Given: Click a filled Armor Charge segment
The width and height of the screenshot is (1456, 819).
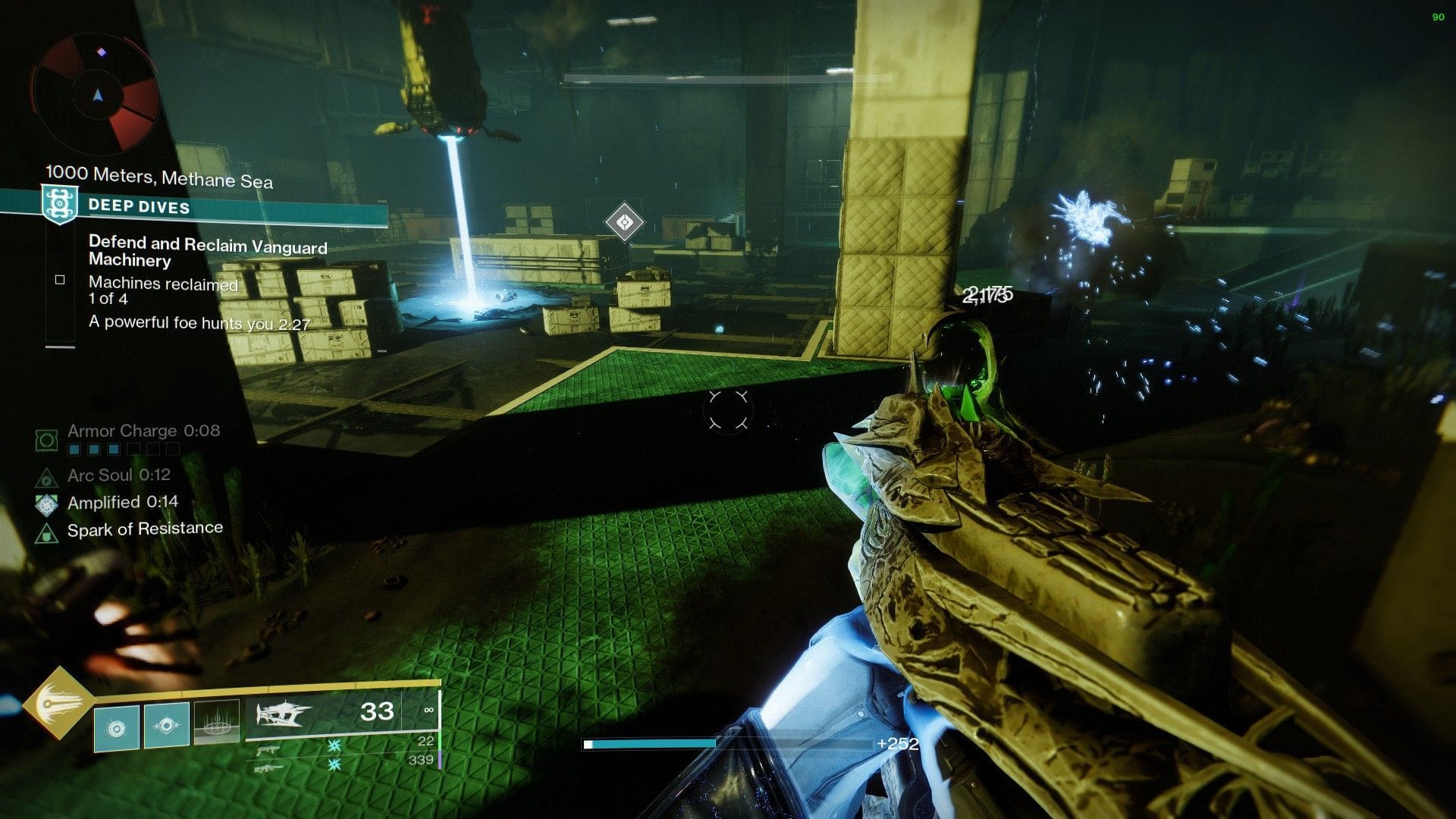Looking at the screenshot, I should (x=74, y=449).
